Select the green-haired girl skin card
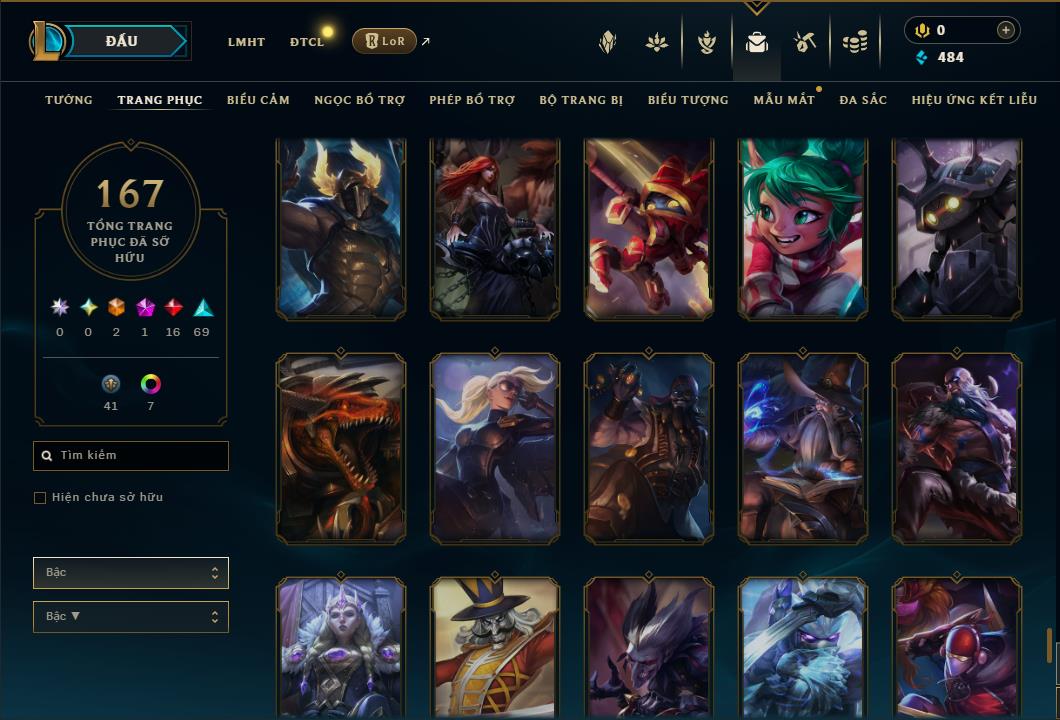Viewport: 1060px width, 720px height. 803,229
